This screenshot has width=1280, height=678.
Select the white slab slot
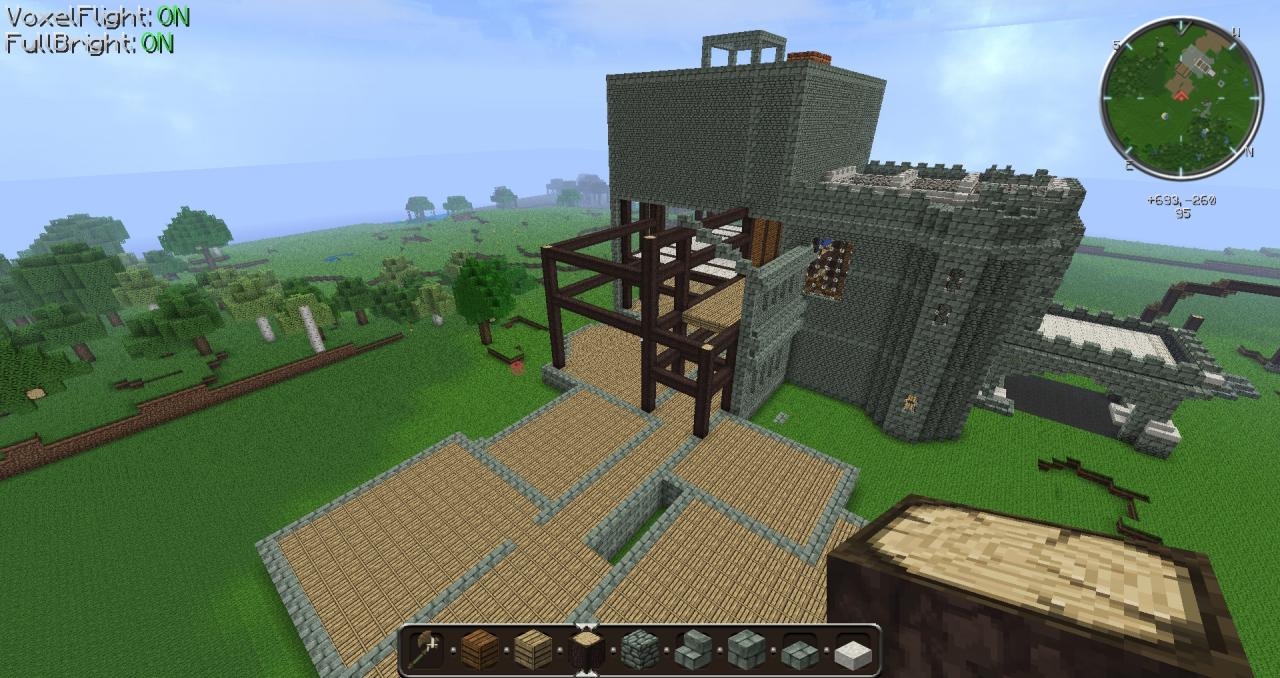[x=854, y=650]
